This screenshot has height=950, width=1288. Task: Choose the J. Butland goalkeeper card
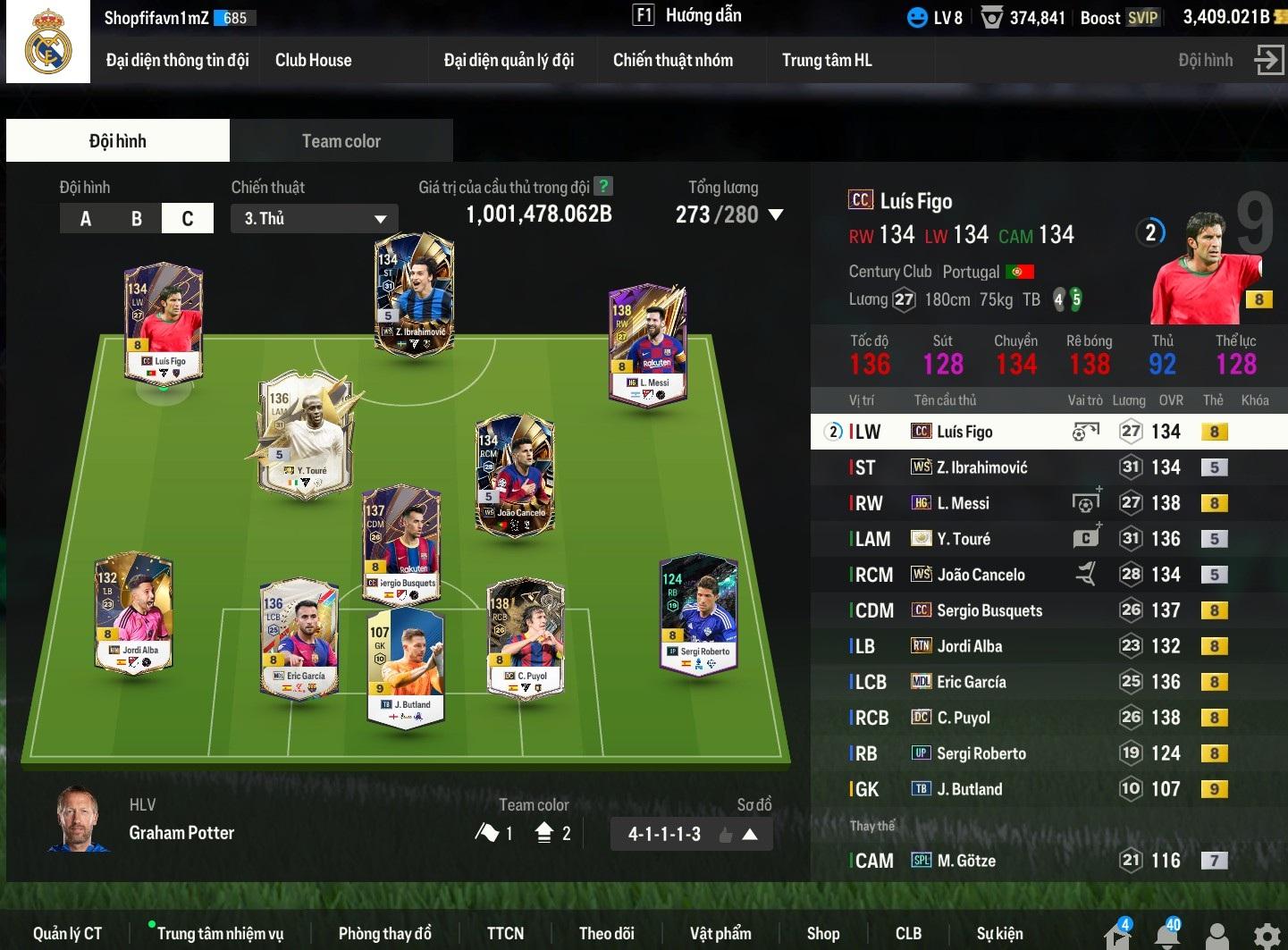pos(405,666)
